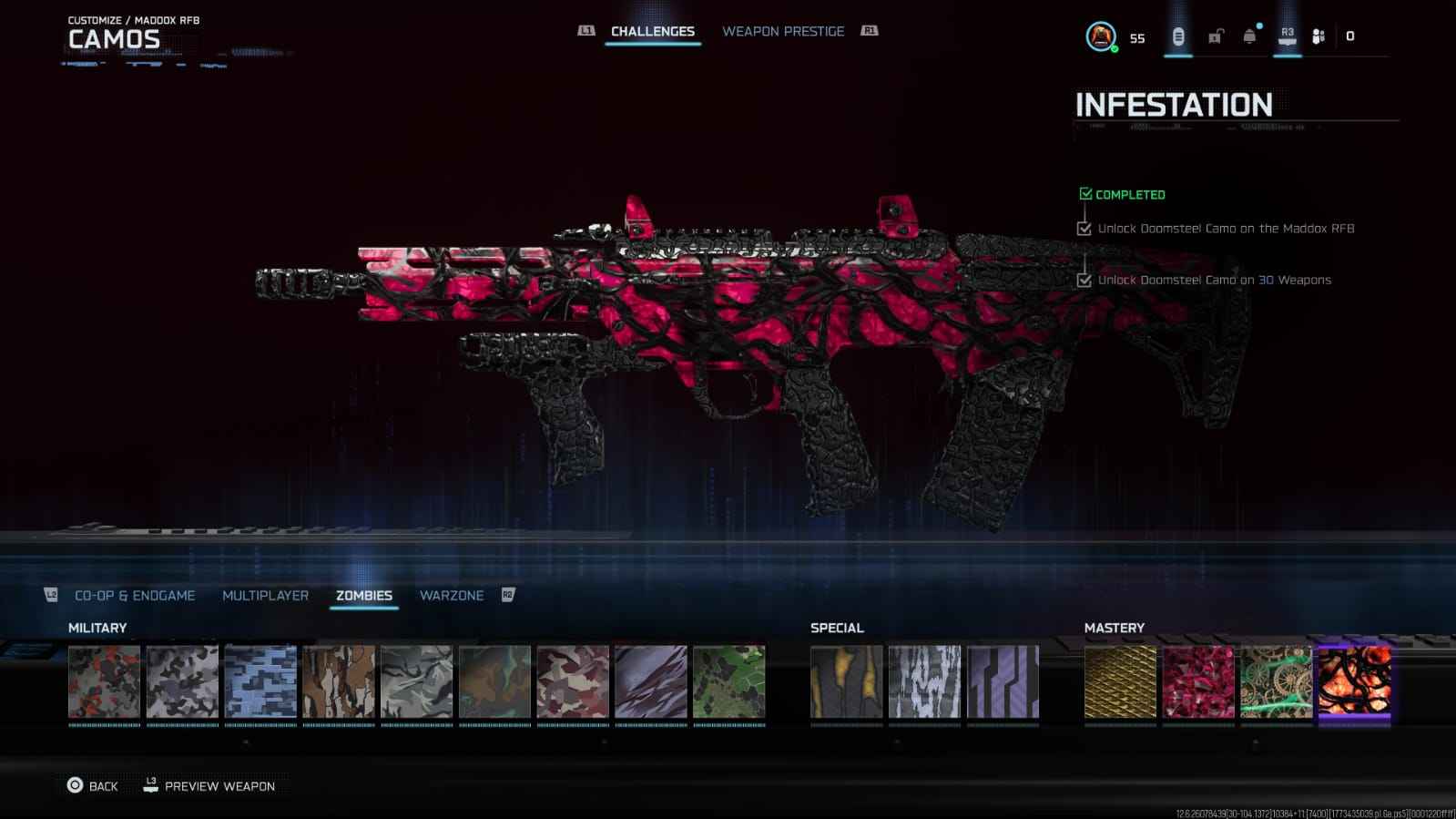Open the Challenges tab

tap(652, 32)
